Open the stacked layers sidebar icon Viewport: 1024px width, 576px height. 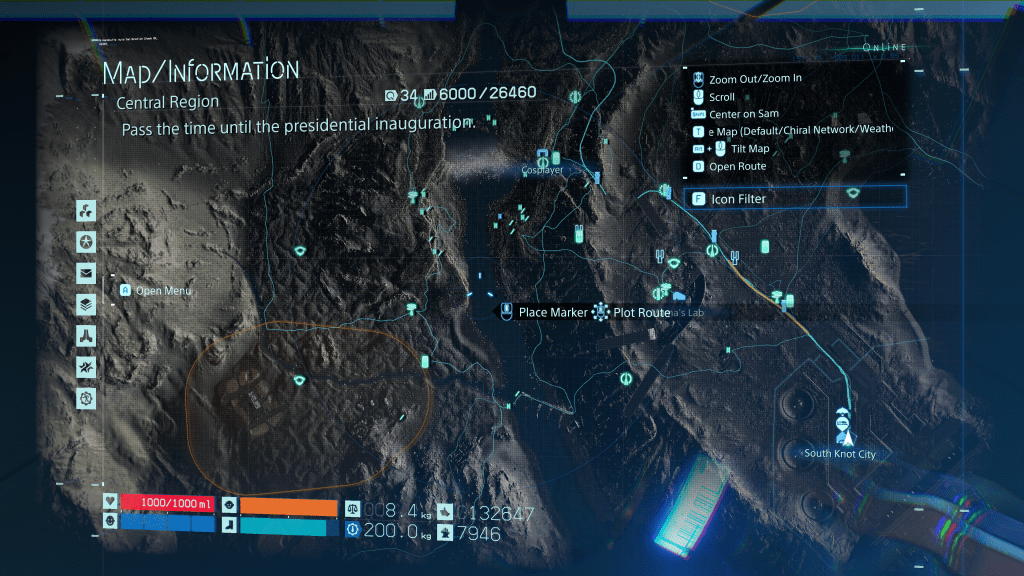pyautogui.click(x=86, y=304)
